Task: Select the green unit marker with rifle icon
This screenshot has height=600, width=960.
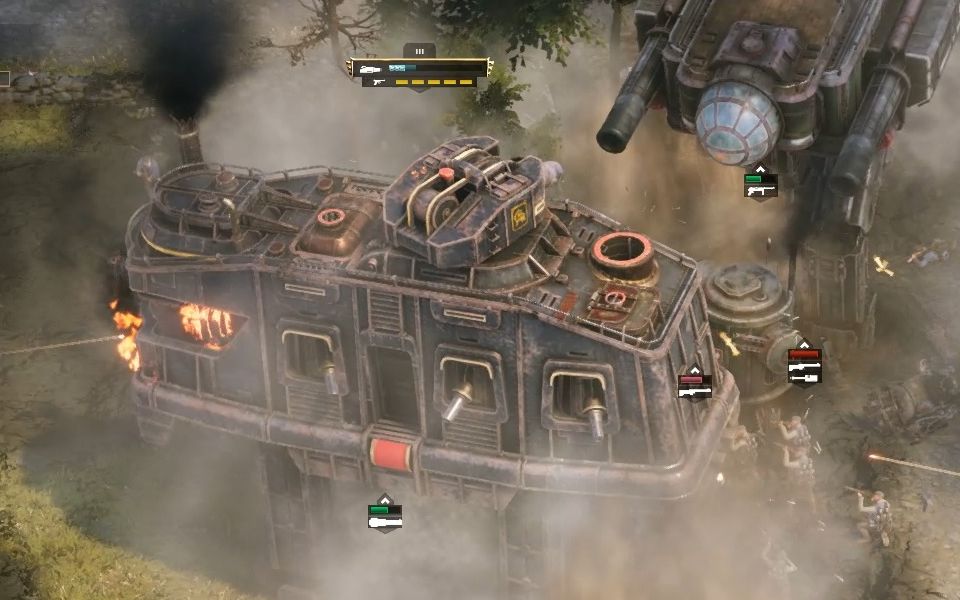Action: click(760, 185)
